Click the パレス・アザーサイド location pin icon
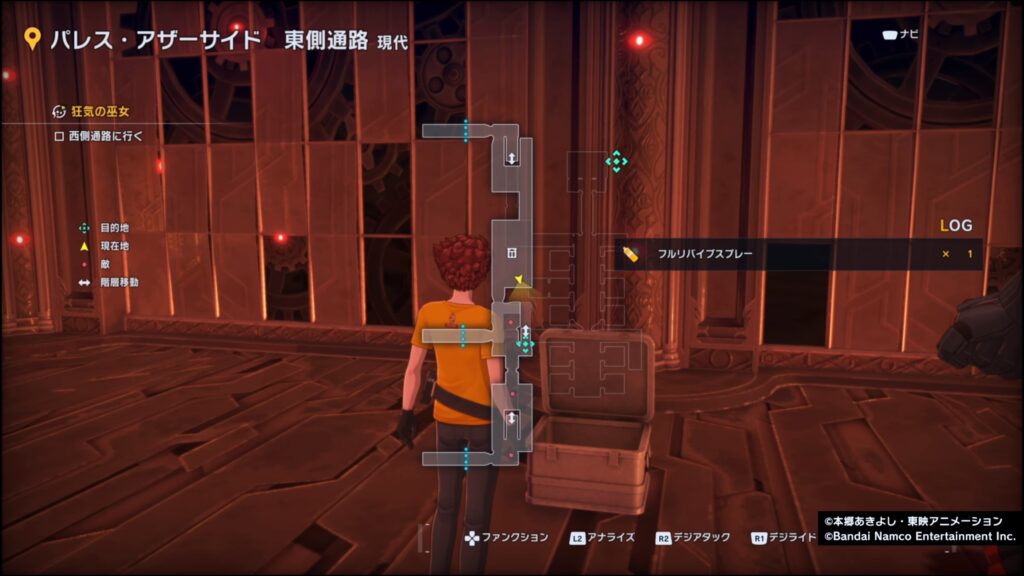 (x=32, y=39)
